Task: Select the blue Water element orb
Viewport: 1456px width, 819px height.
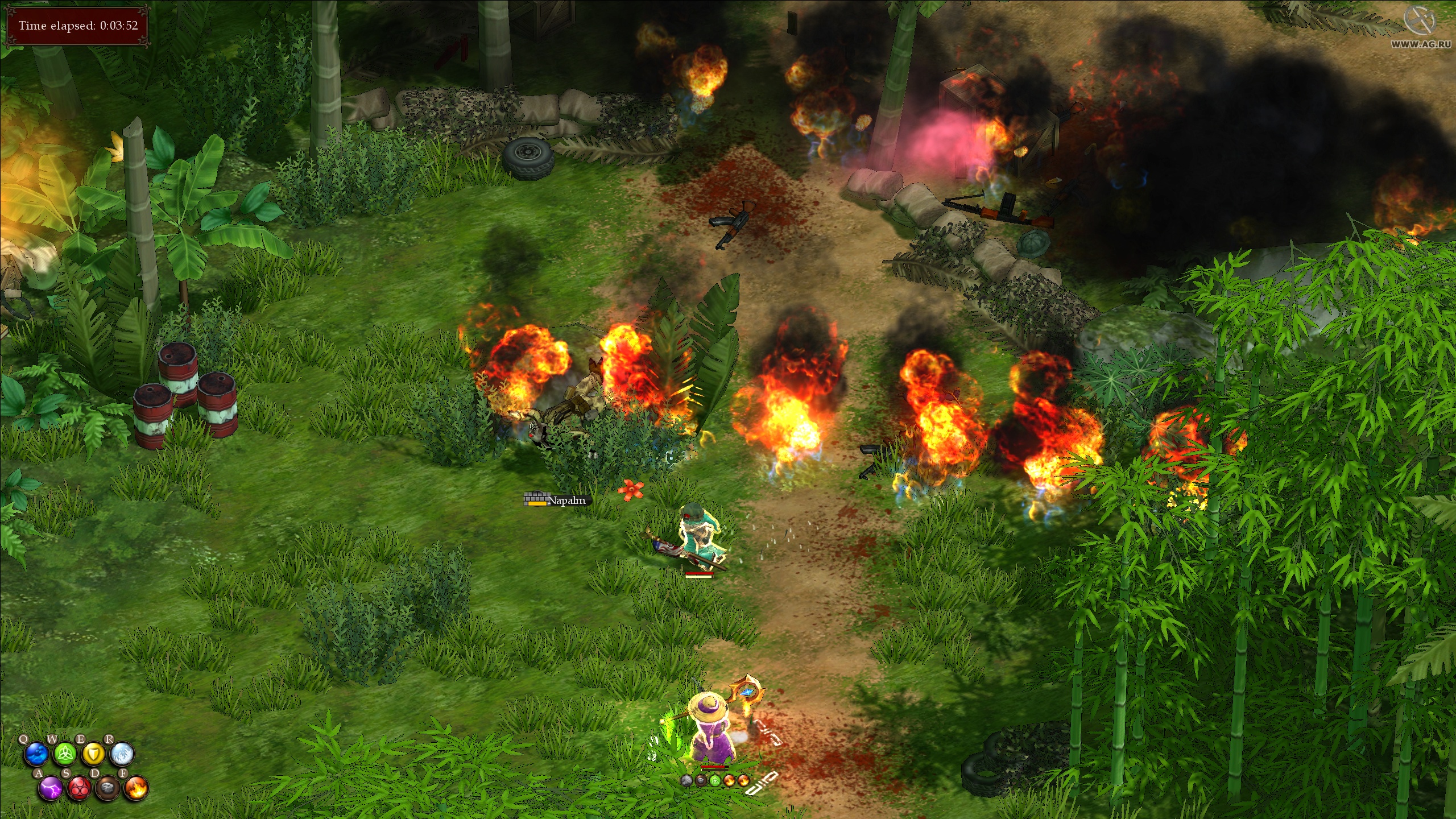Action: click(36, 755)
